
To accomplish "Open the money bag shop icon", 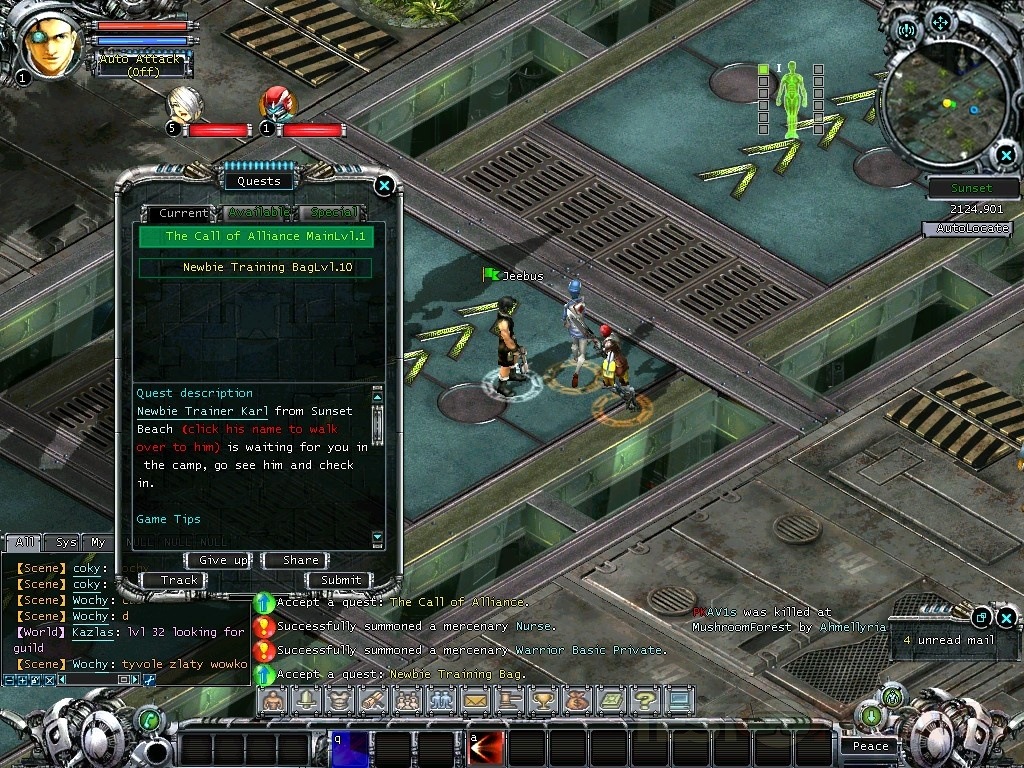I will point(578,700).
